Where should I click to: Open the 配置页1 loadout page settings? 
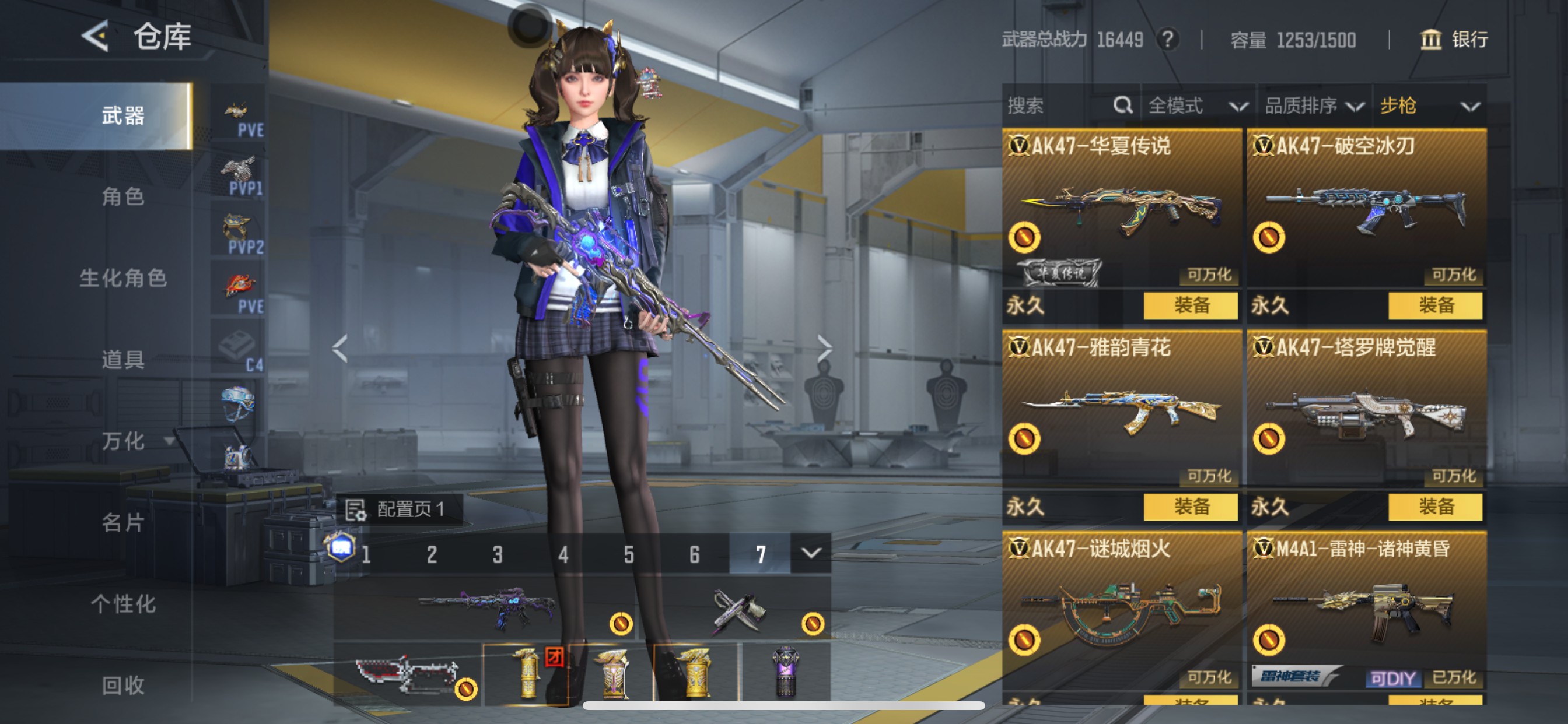397,509
